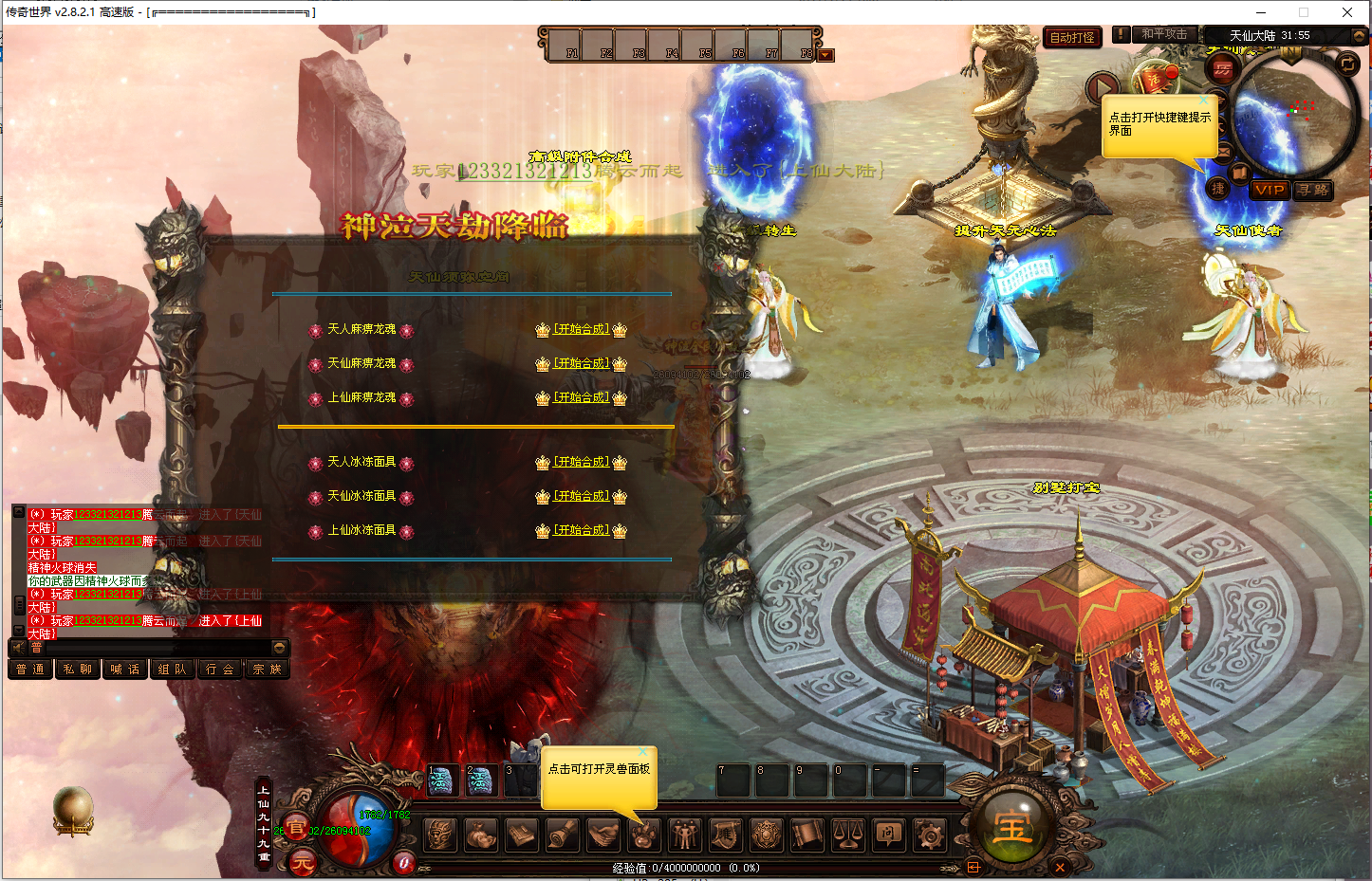Select the 私聊 private chat tab
The width and height of the screenshot is (1372, 881).
(x=78, y=670)
